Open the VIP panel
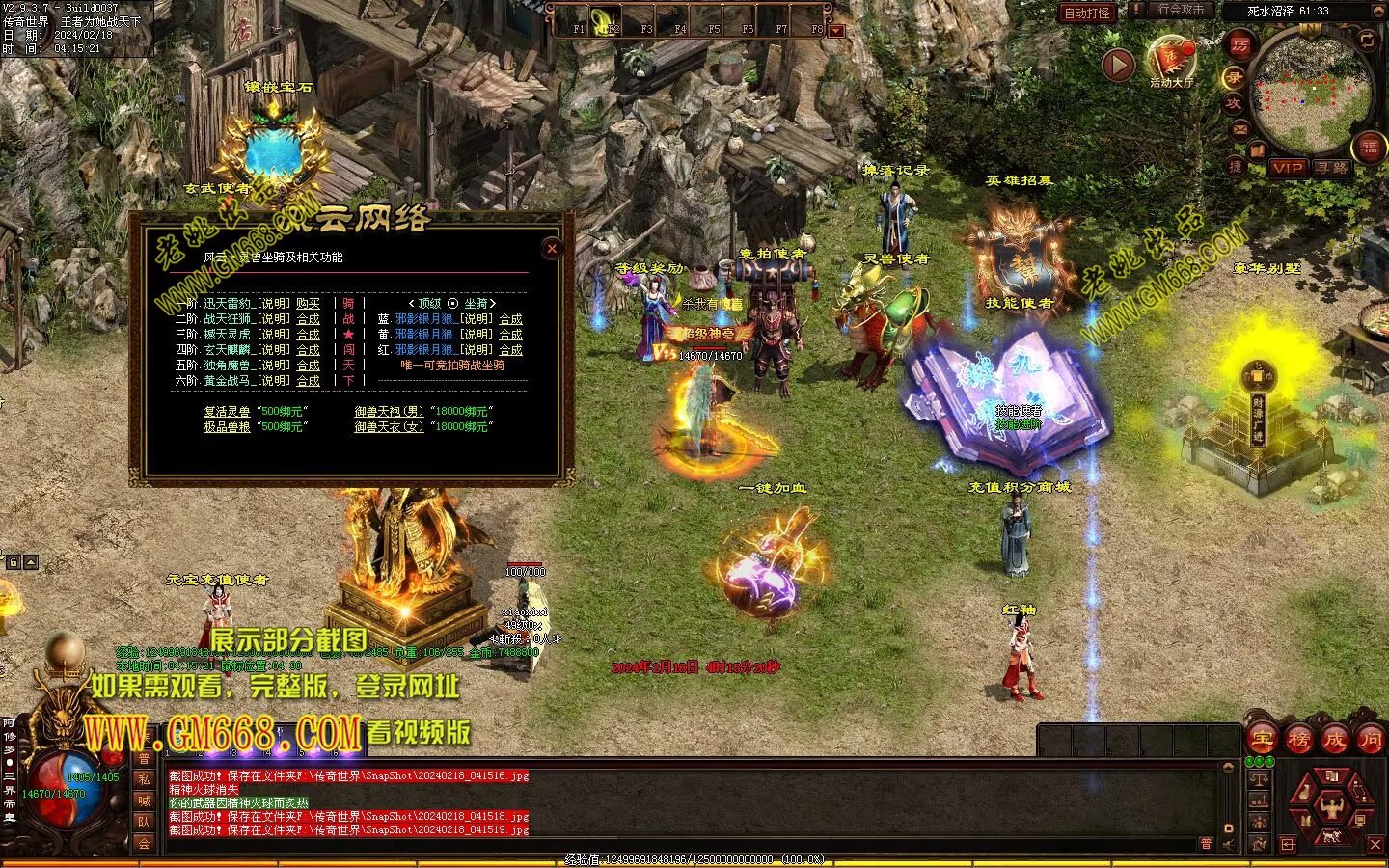The width and height of the screenshot is (1389, 868). pos(1287,168)
